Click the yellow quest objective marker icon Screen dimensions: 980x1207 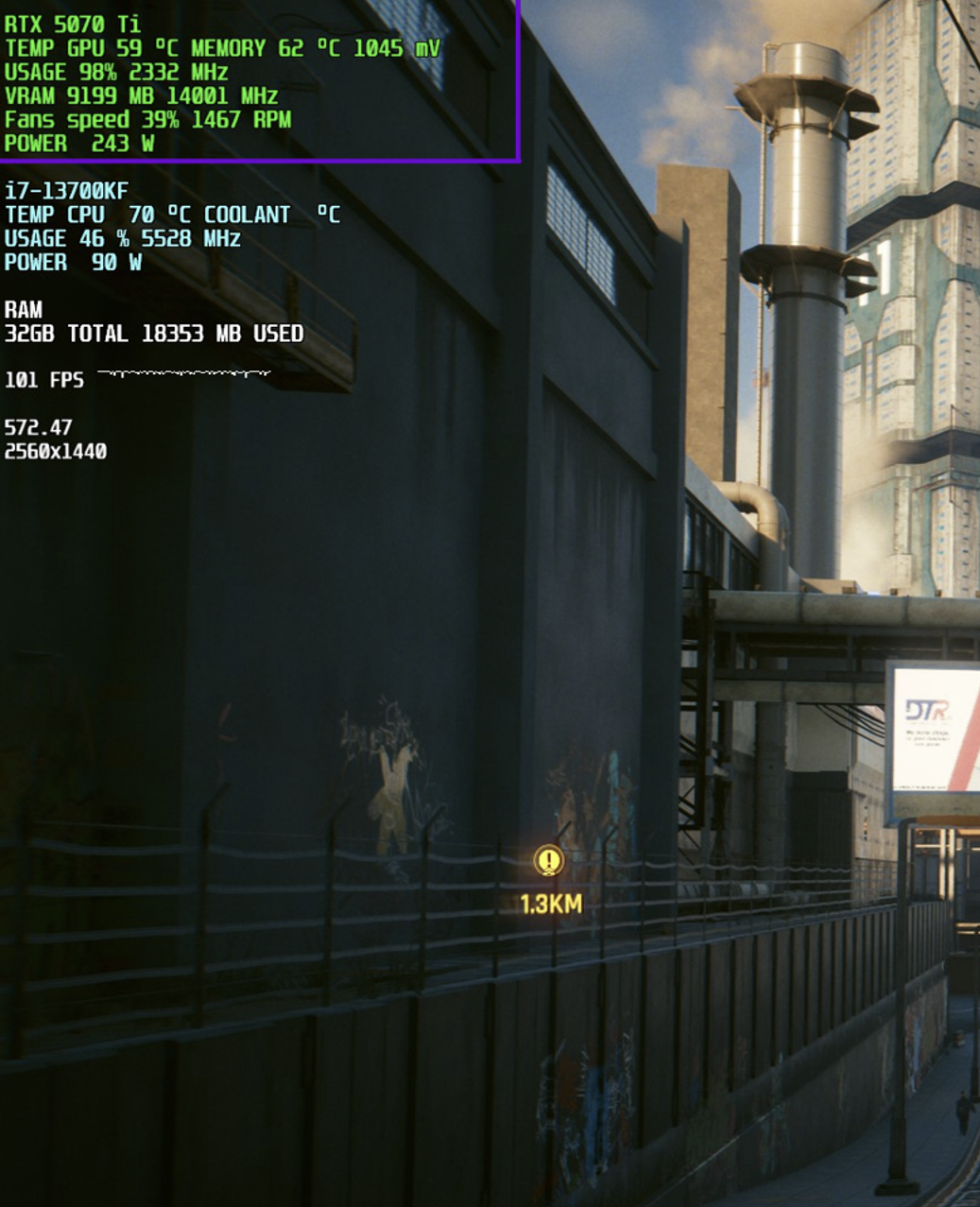coord(548,861)
